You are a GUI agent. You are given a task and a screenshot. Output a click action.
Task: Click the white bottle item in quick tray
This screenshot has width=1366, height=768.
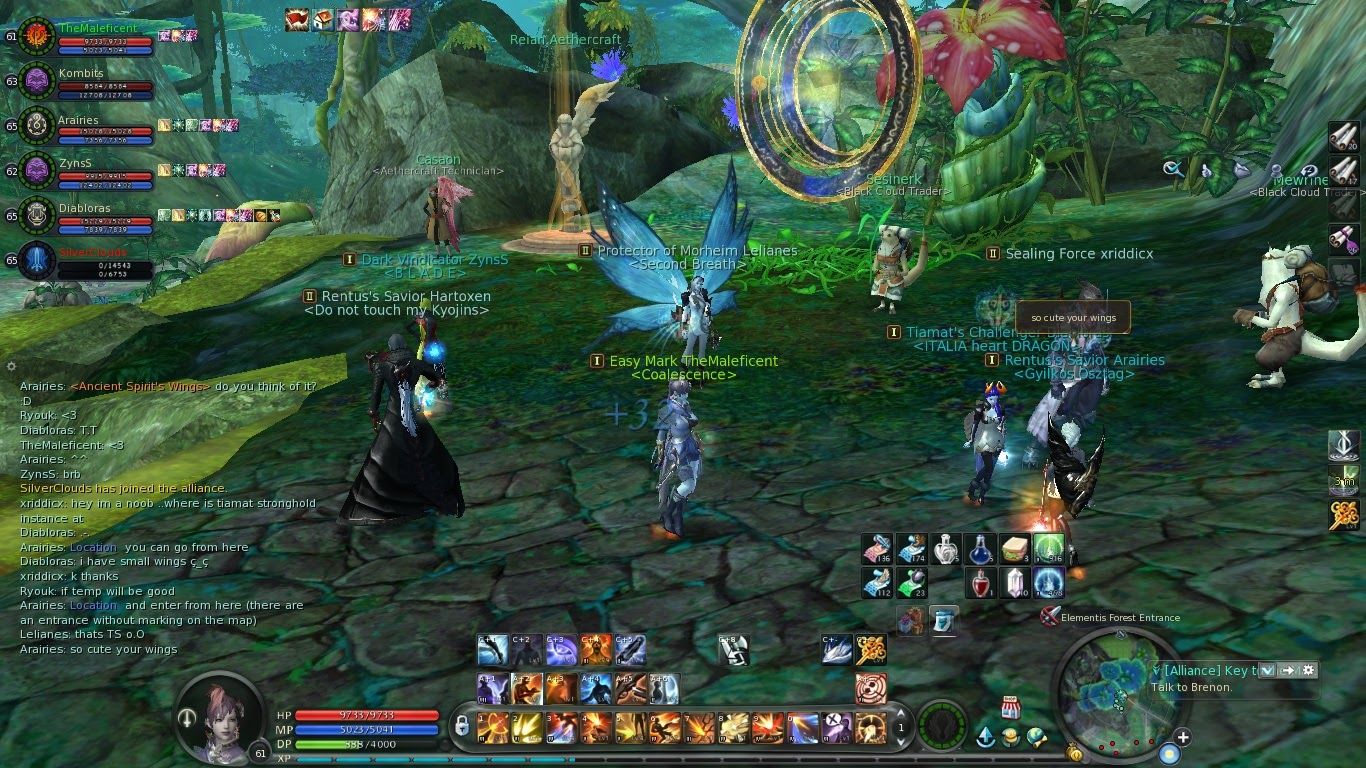click(x=945, y=550)
